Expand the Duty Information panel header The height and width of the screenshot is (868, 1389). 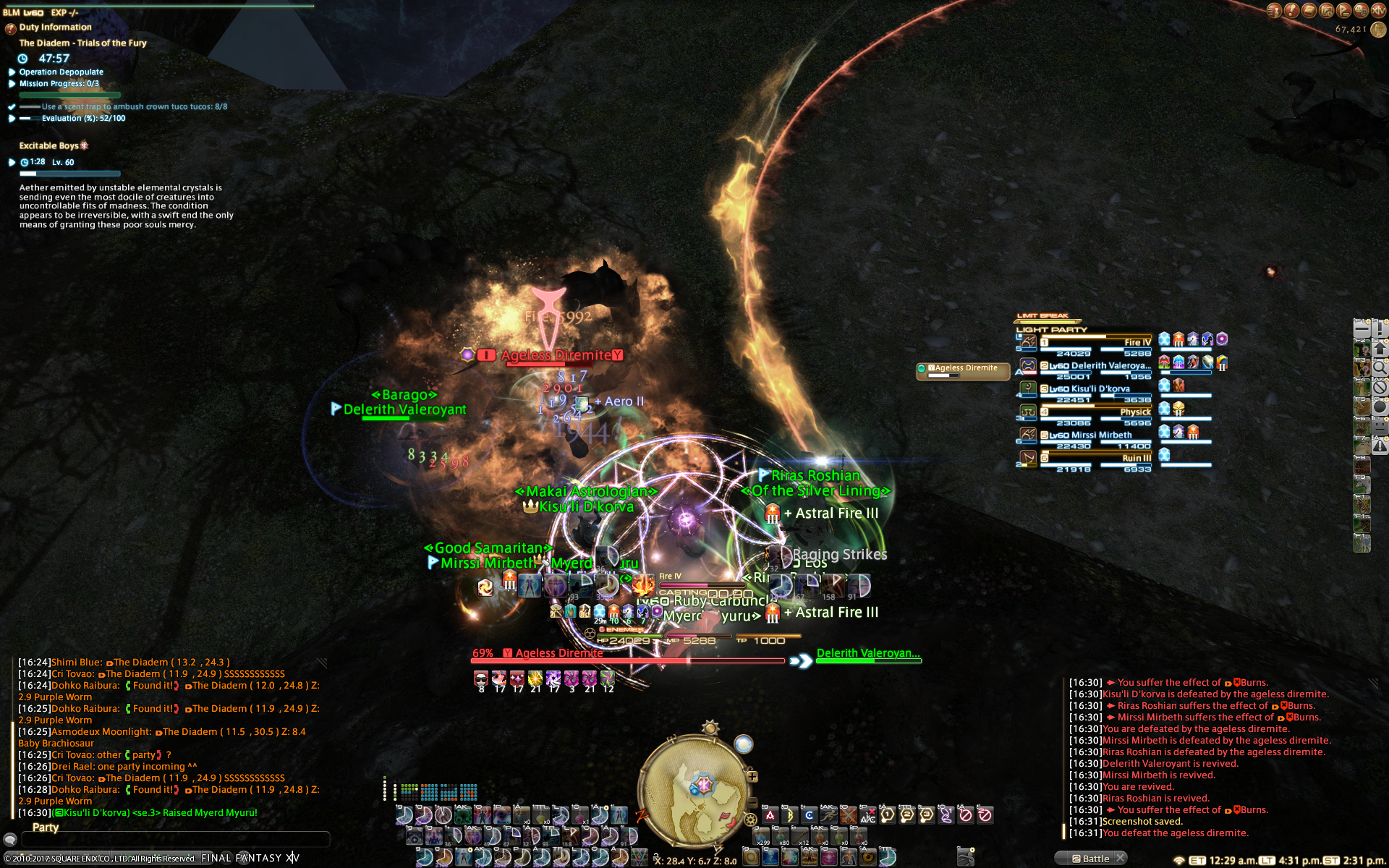pyautogui.click(x=55, y=27)
